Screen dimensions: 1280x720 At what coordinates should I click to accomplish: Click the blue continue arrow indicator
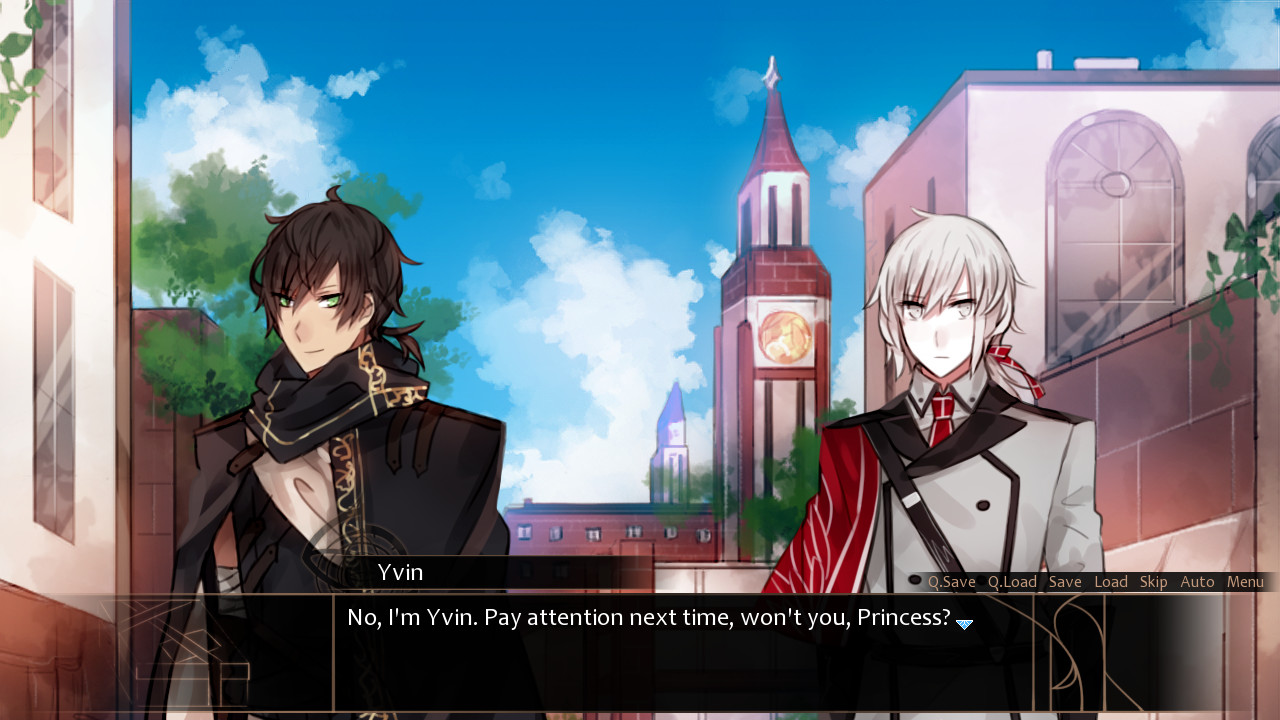[x=964, y=623]
